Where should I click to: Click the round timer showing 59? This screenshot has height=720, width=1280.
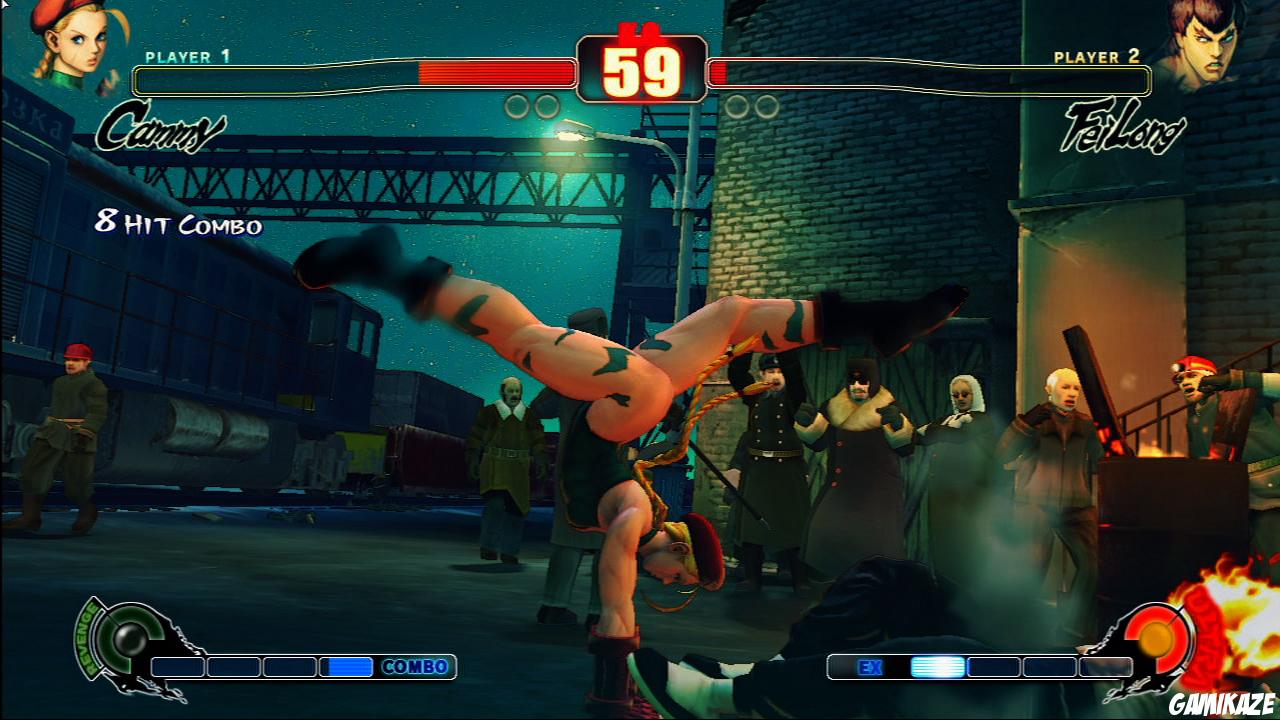click(x=640, y=68)
